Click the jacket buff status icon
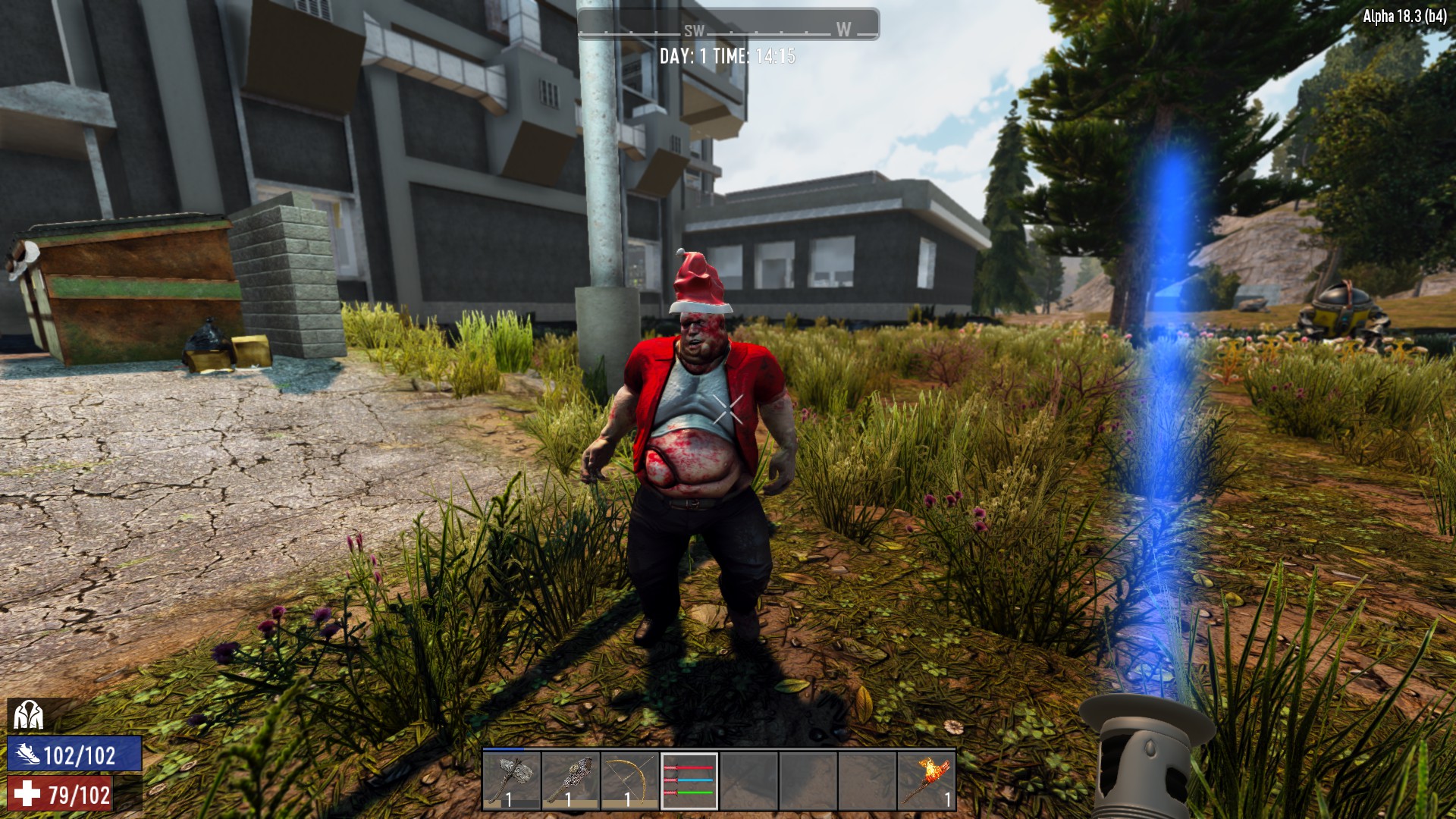 point(28,715)
